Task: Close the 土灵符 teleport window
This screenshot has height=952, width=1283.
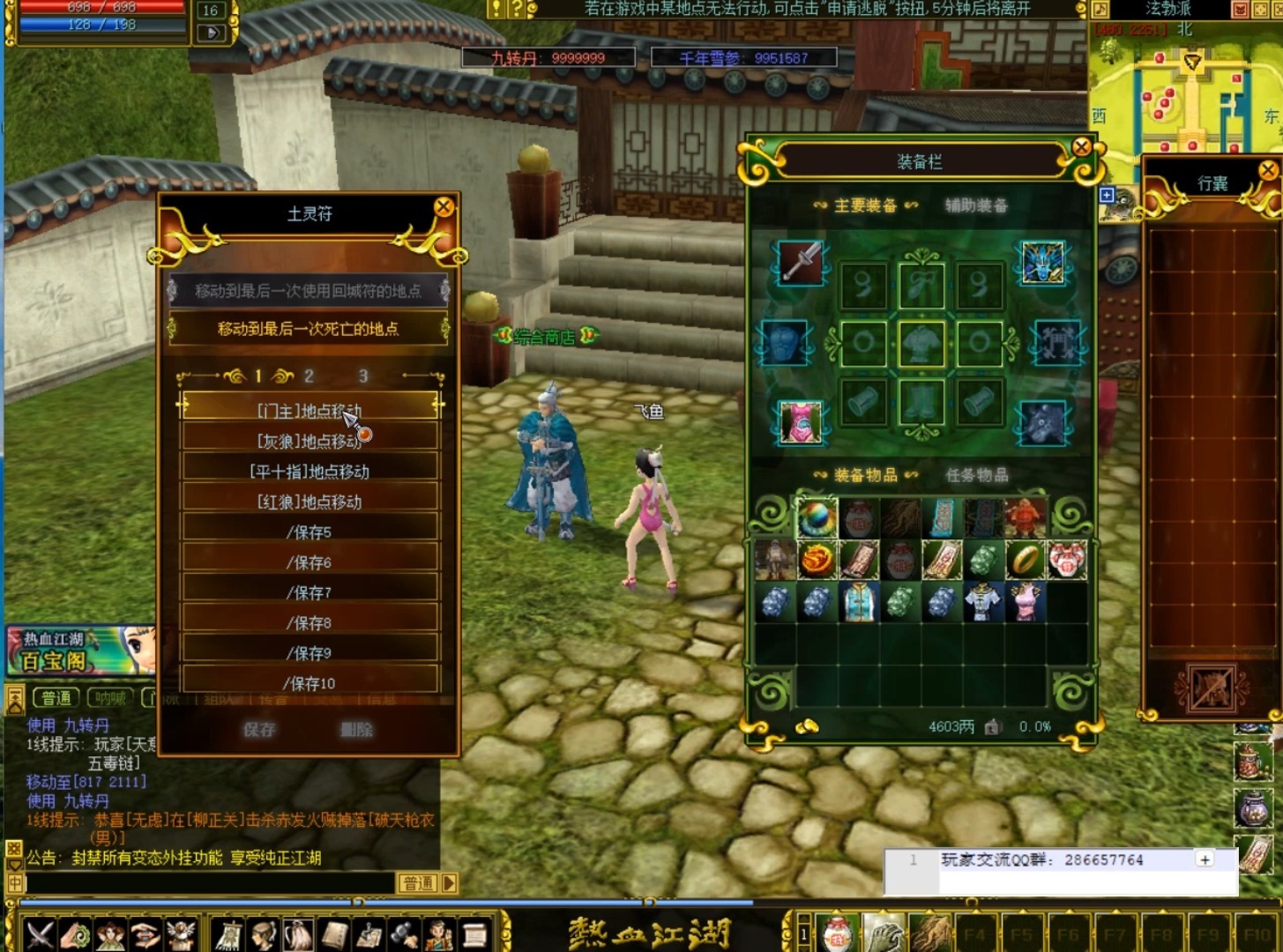Action: click(444, 207)
